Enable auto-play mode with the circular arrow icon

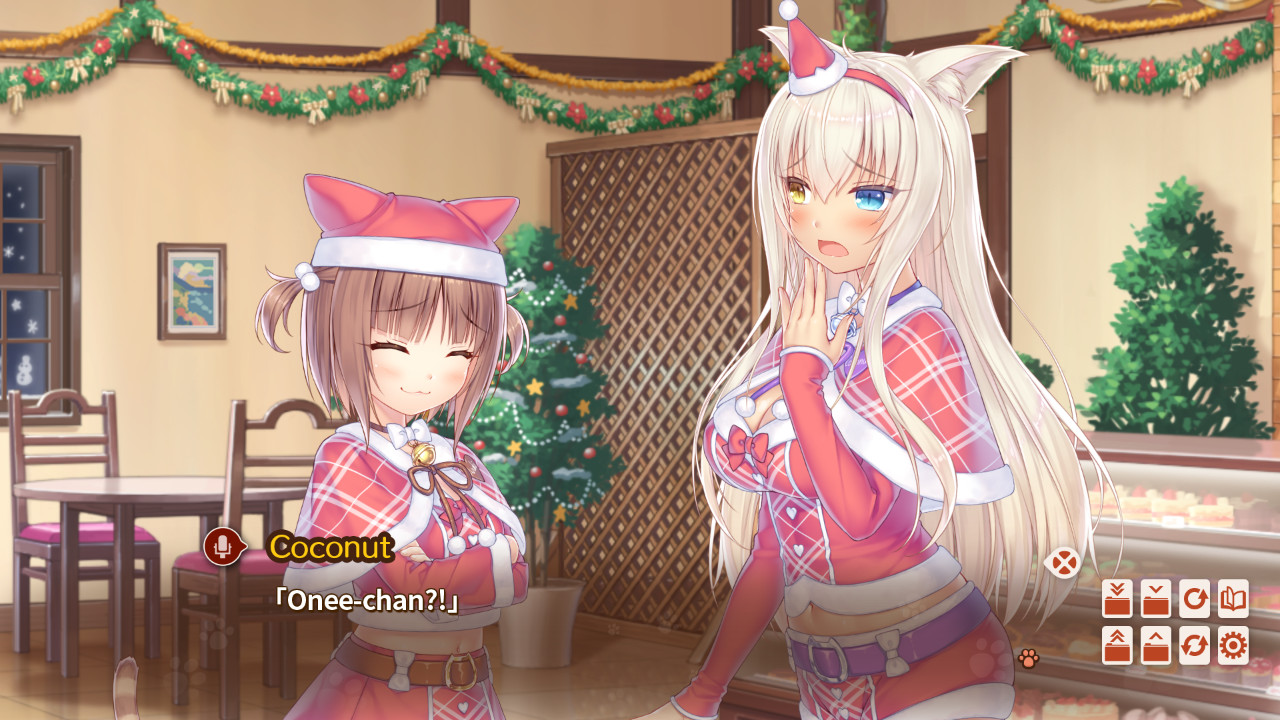point(1196,598)
